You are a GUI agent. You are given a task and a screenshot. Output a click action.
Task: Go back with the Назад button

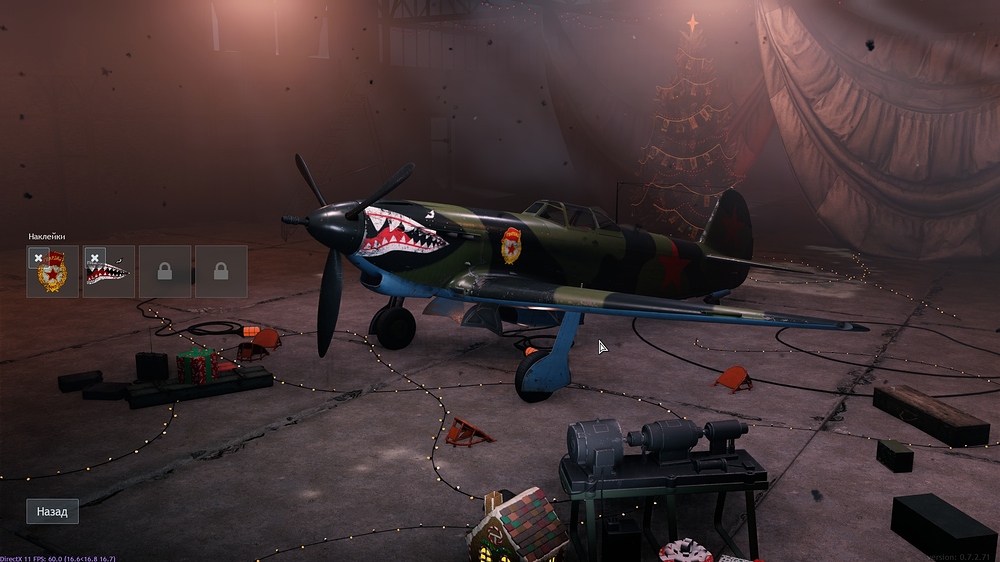52,511
